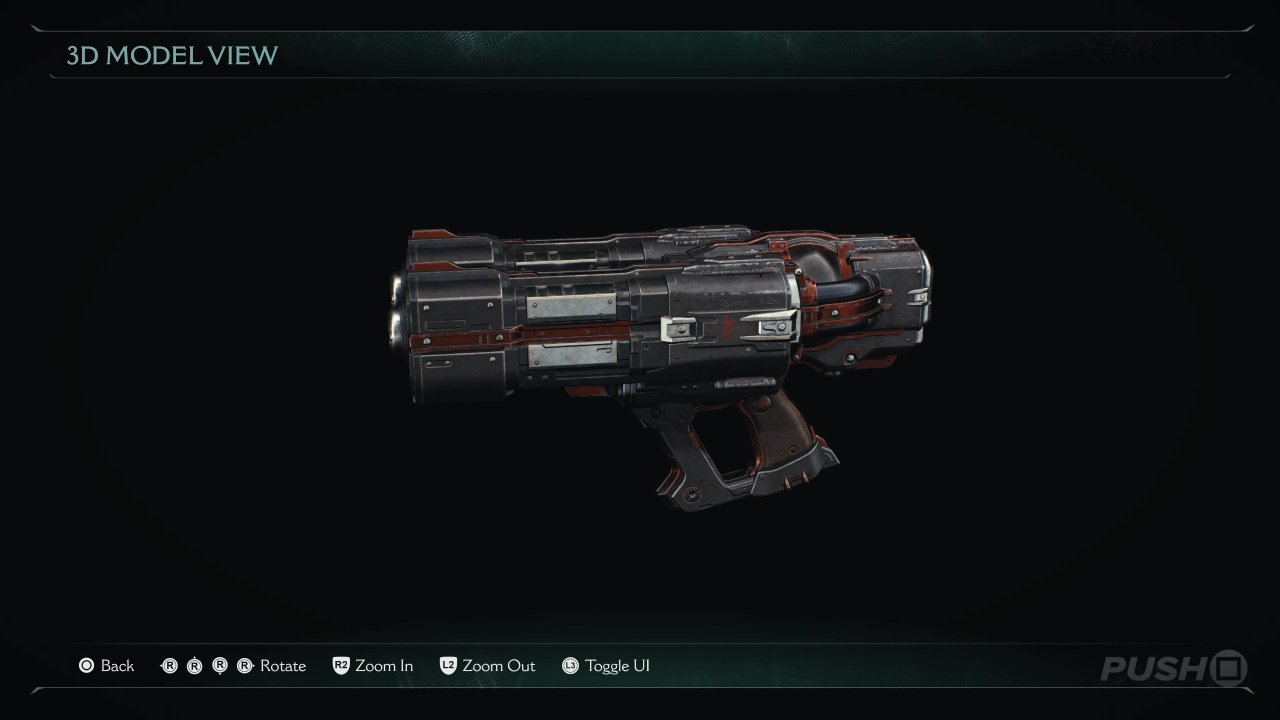This screenshot has height=720, width=1280.
Task: Choose the Zoom In option
Action: 383,666
